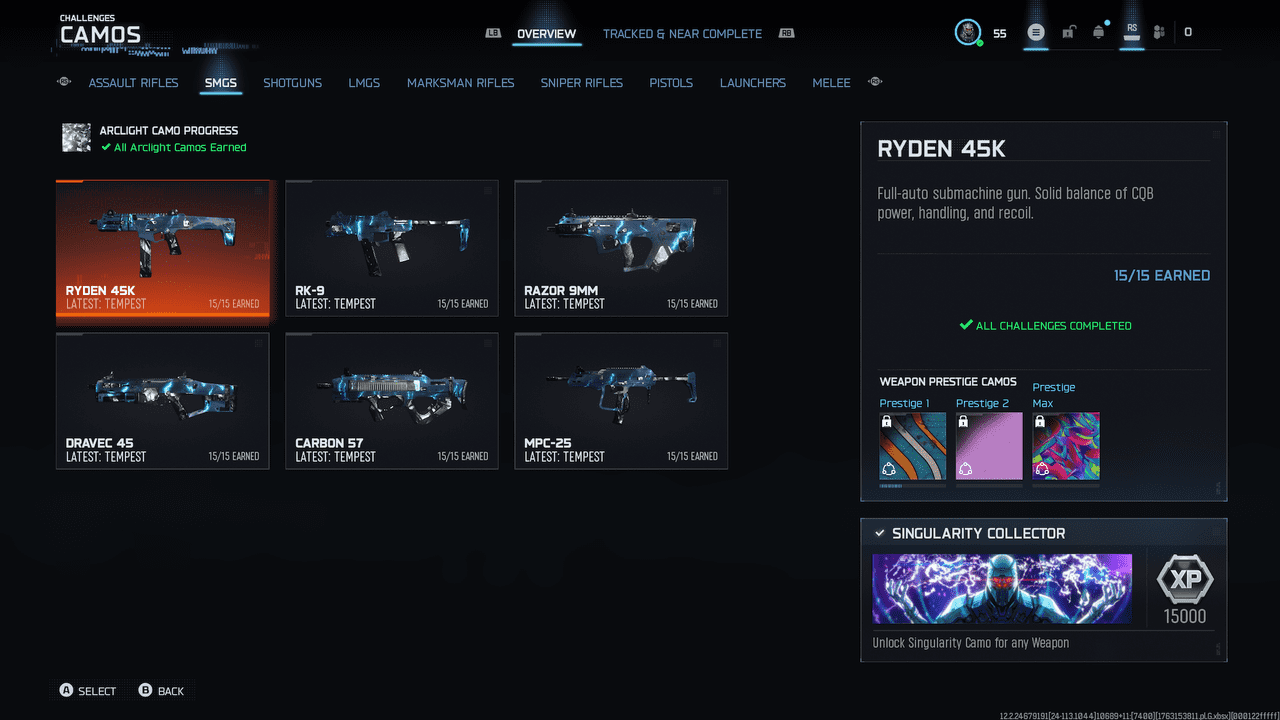Open the social/friends group icon
1280x720 pixels.
pos(1159,31)
